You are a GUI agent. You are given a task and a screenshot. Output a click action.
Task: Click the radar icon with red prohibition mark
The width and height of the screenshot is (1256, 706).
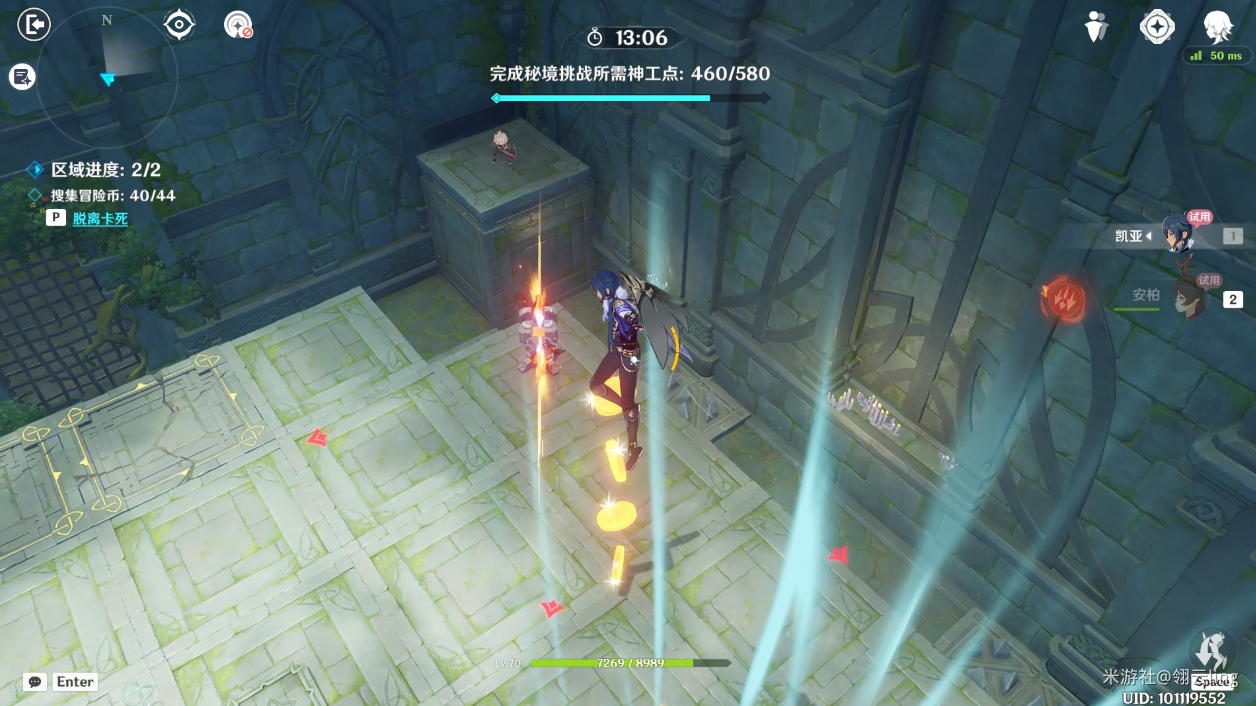click(238, 25)
